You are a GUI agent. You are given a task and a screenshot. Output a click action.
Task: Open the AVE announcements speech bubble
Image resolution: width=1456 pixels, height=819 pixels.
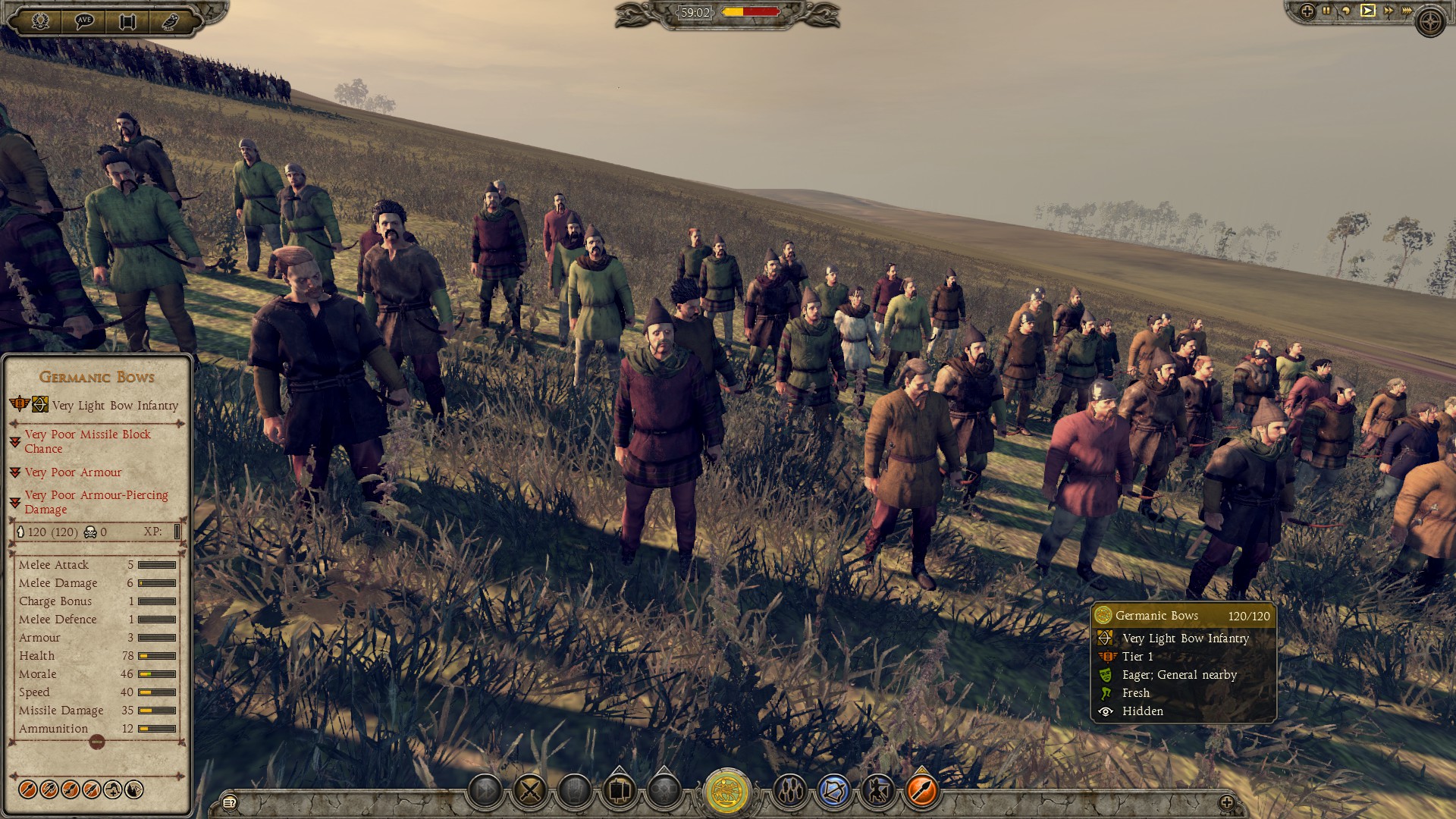84,20
